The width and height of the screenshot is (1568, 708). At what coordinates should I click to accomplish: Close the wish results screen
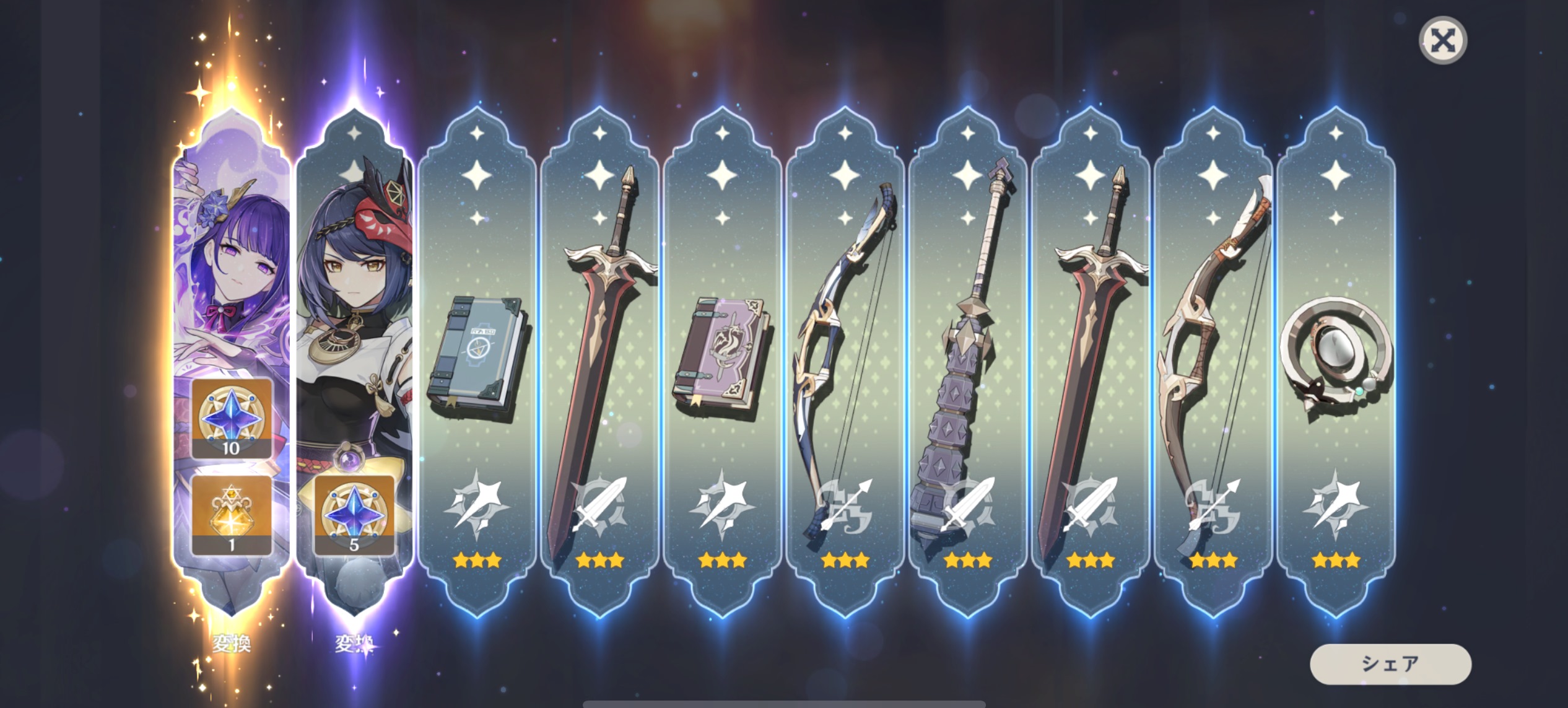(x=1442, y=41)
